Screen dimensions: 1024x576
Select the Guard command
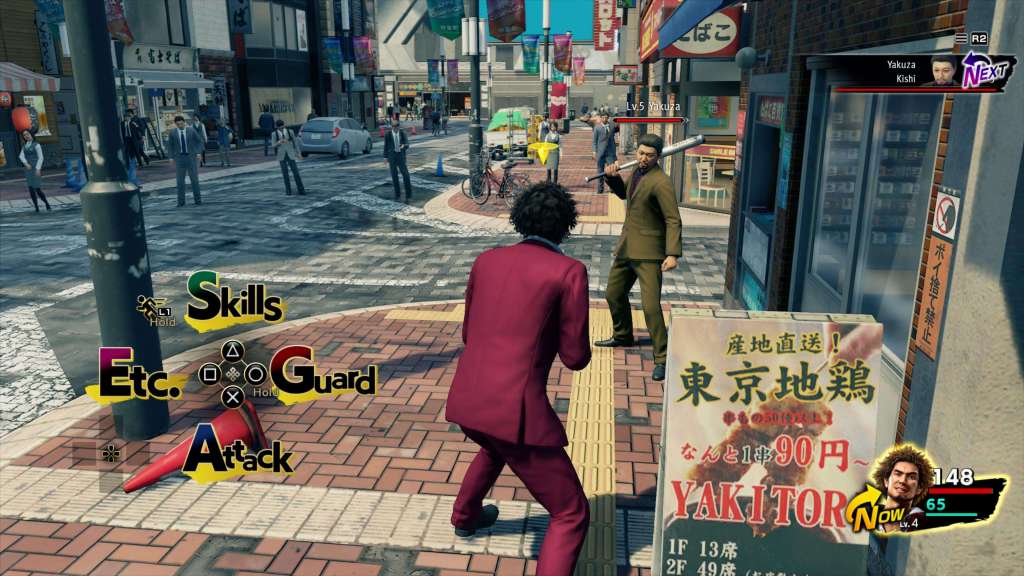[x=323, y=376]
